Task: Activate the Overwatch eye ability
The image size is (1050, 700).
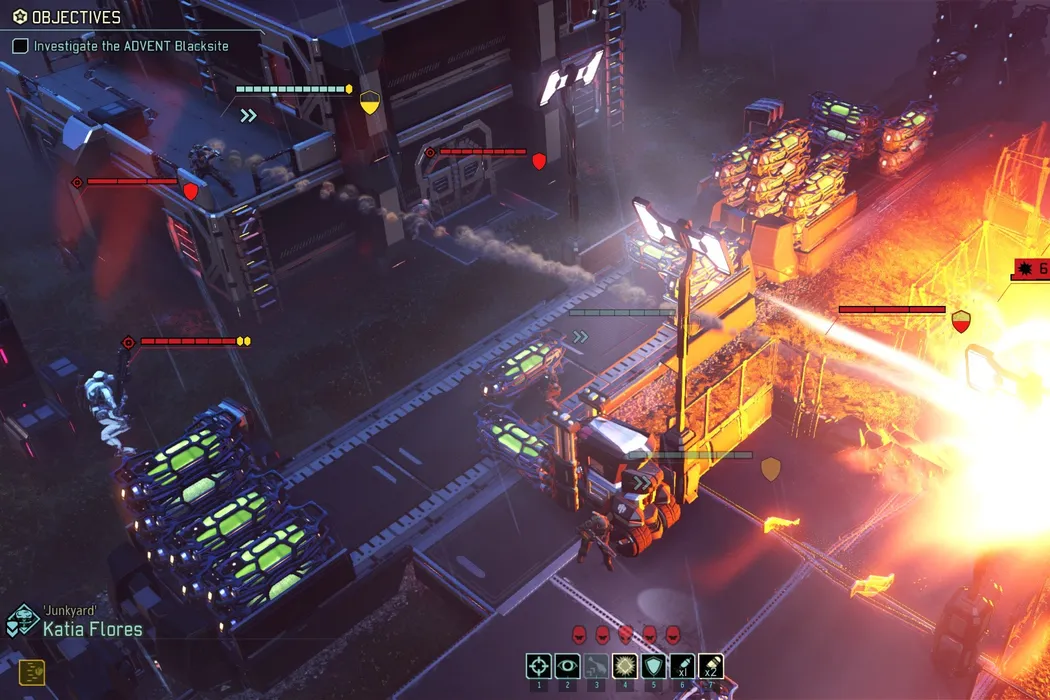Action: coord(567,666)
